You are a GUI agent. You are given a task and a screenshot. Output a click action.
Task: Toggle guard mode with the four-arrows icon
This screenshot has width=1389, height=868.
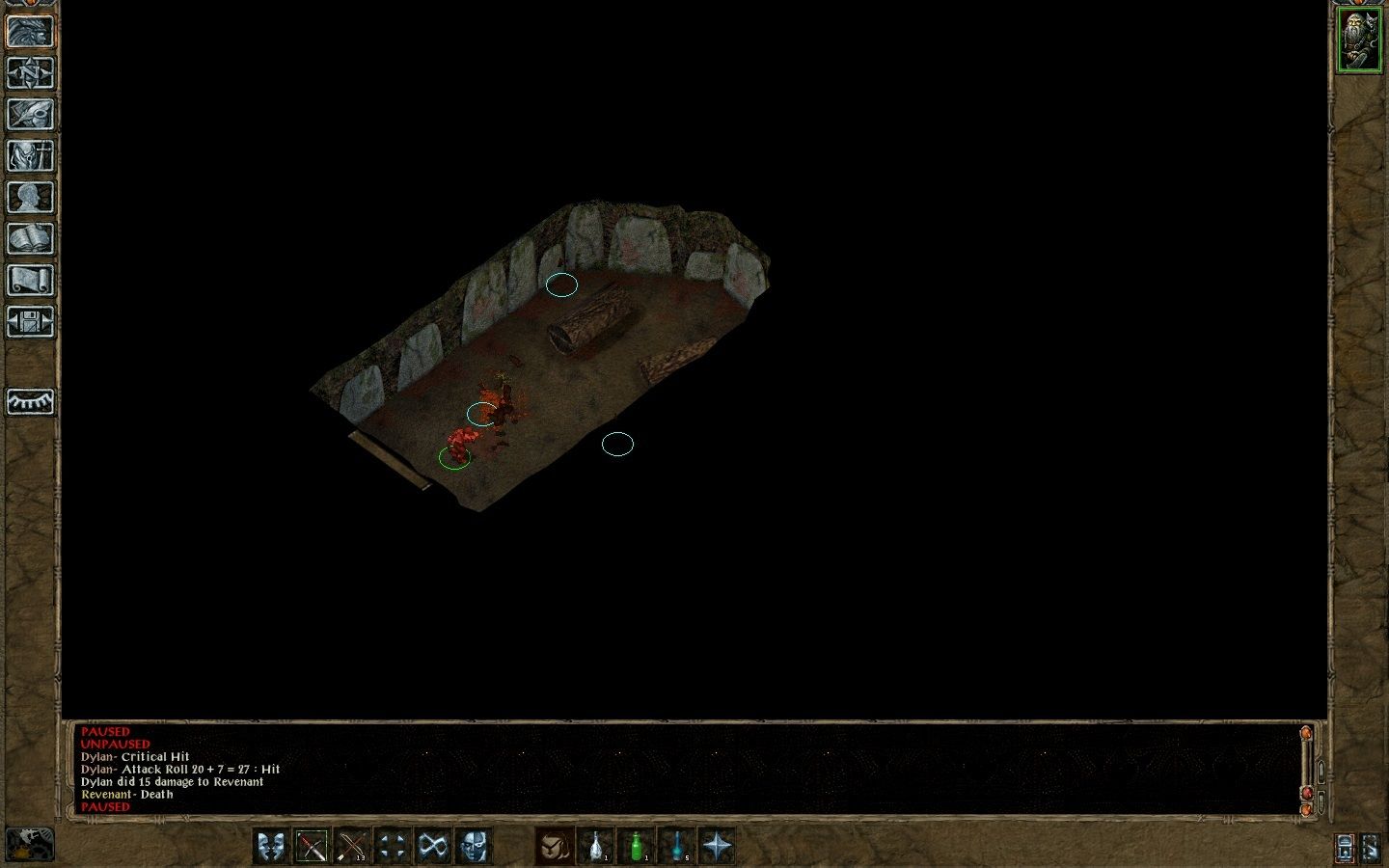(392, 847)
